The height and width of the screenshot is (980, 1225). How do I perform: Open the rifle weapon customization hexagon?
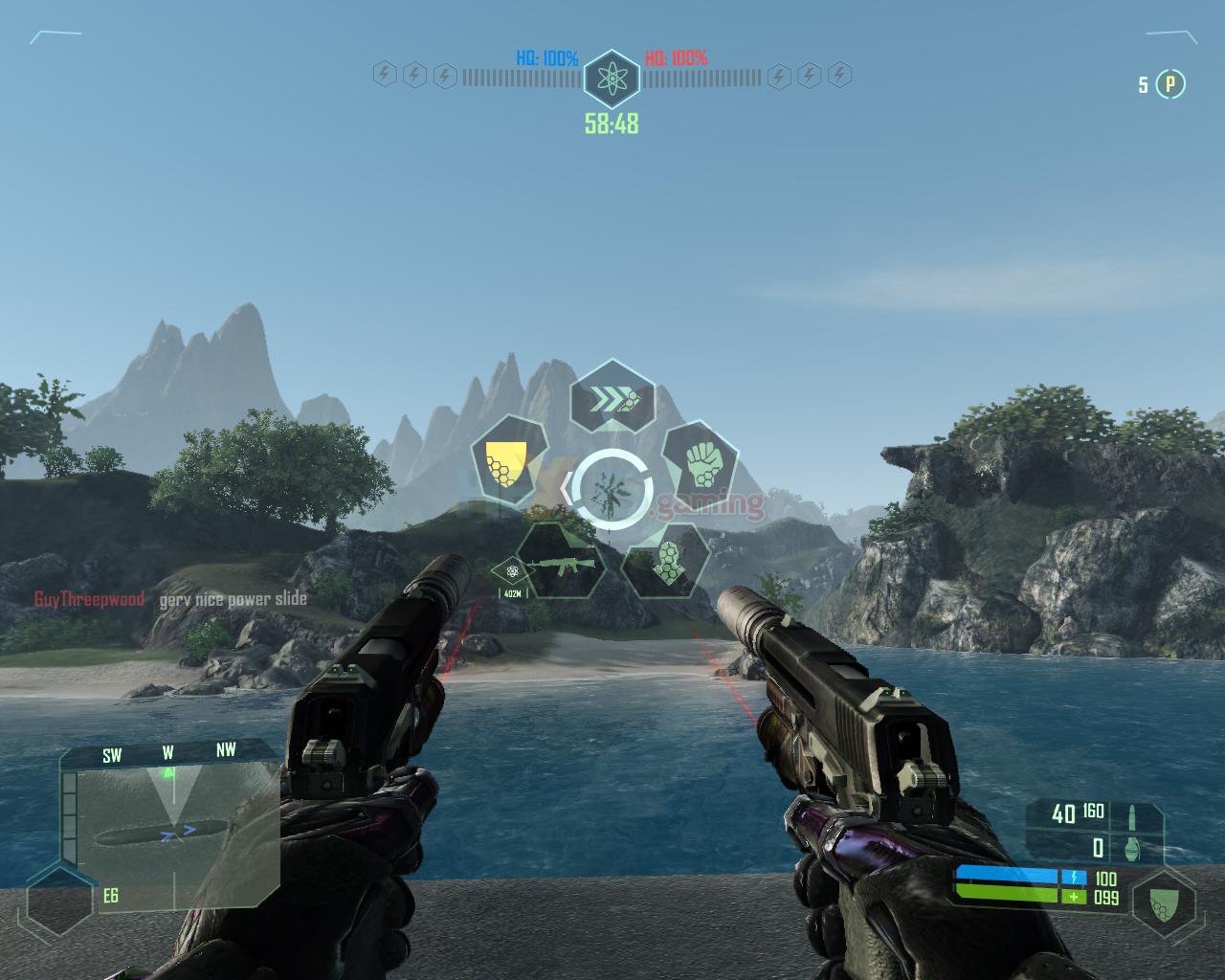(x=562, y=563)
